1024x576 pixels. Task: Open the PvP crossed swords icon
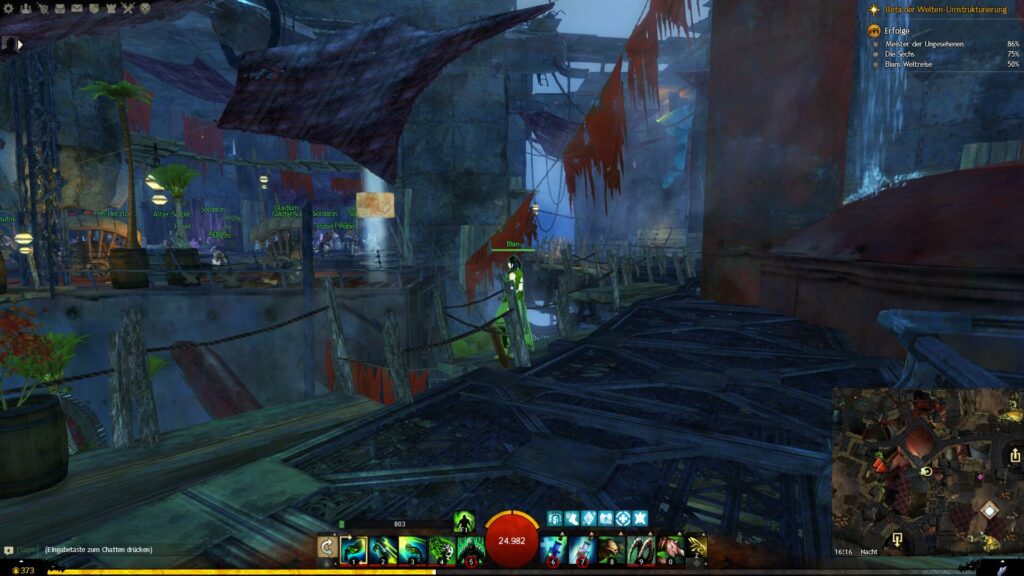127,9
